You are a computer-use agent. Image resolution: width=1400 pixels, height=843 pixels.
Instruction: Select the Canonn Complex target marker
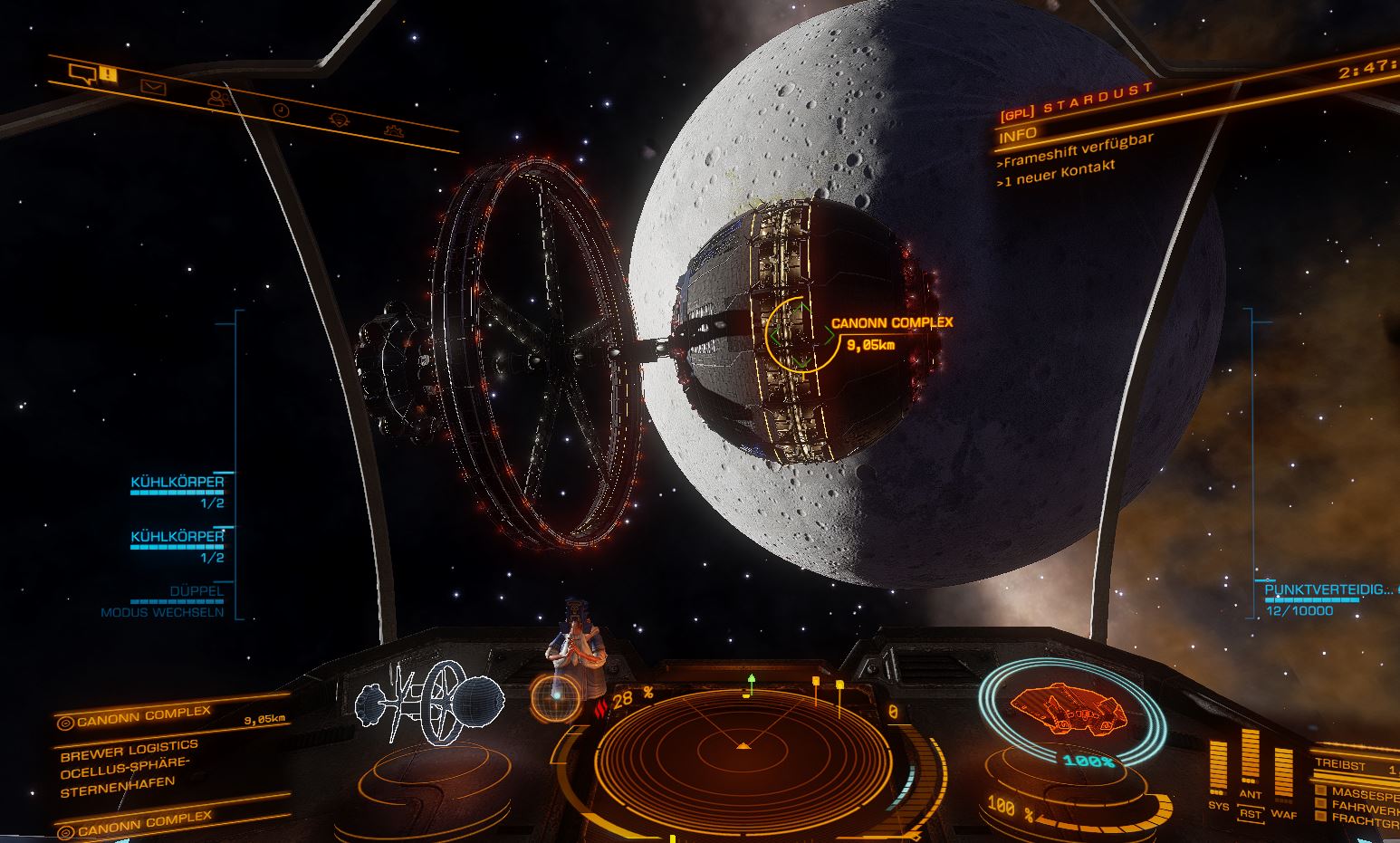pos(801,335)
